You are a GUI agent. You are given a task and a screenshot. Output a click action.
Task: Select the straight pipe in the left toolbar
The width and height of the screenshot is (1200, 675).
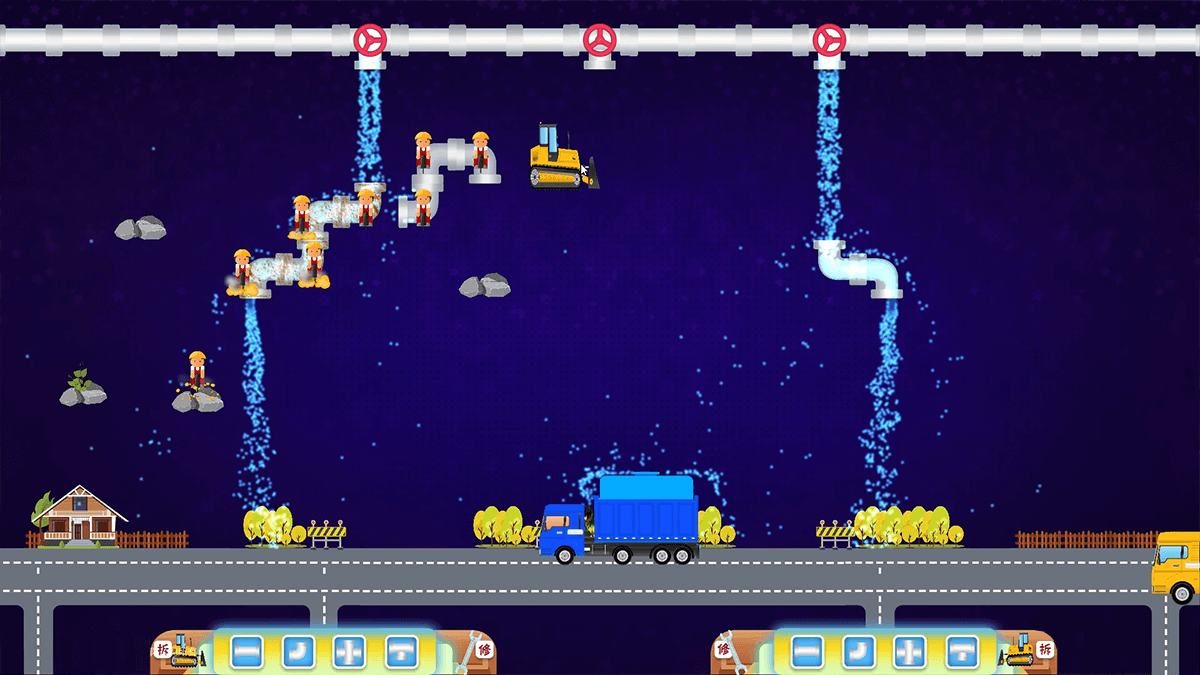click(247, 652)
